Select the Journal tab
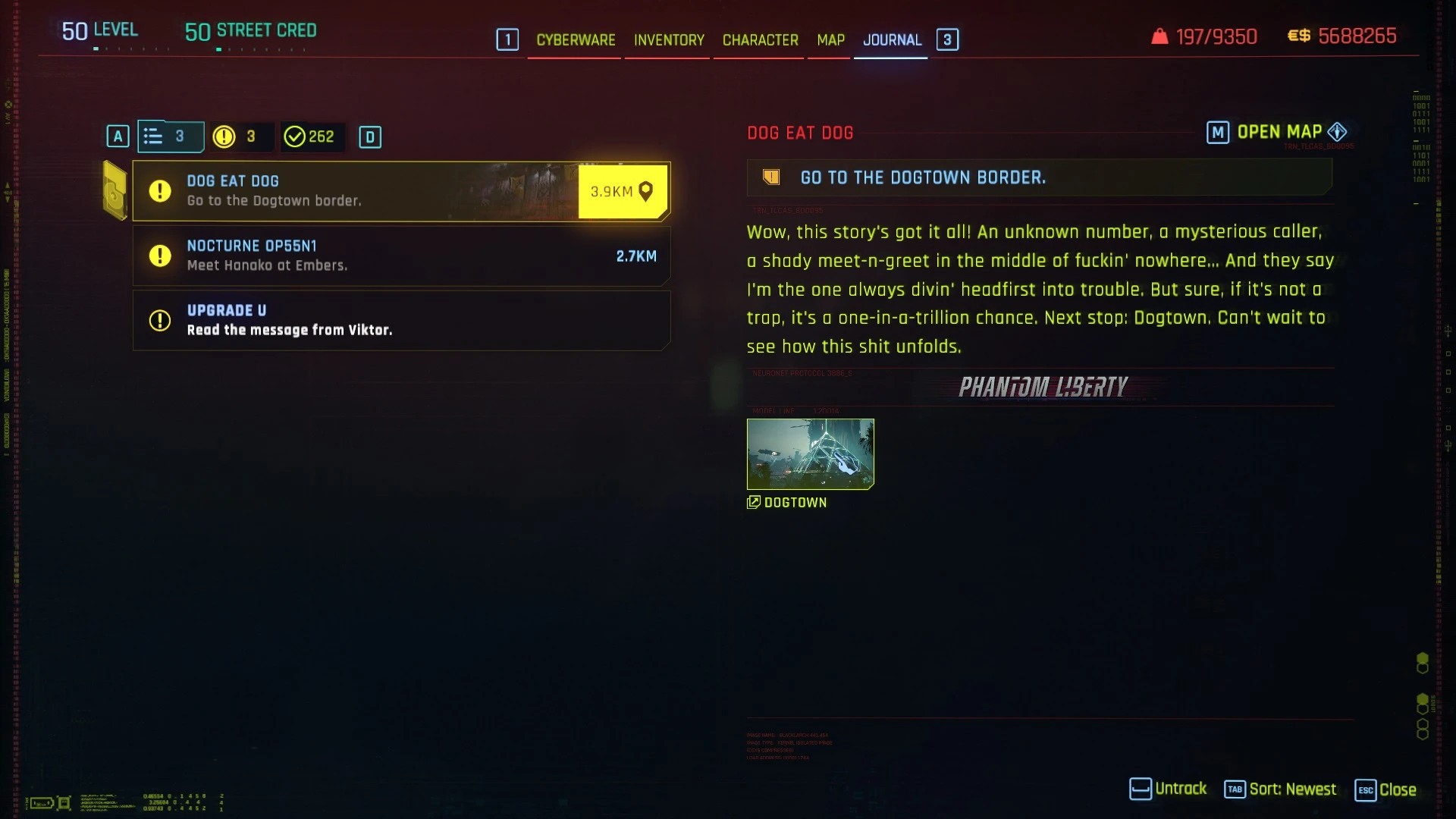 pyautogui.click(x=892, y=40)
